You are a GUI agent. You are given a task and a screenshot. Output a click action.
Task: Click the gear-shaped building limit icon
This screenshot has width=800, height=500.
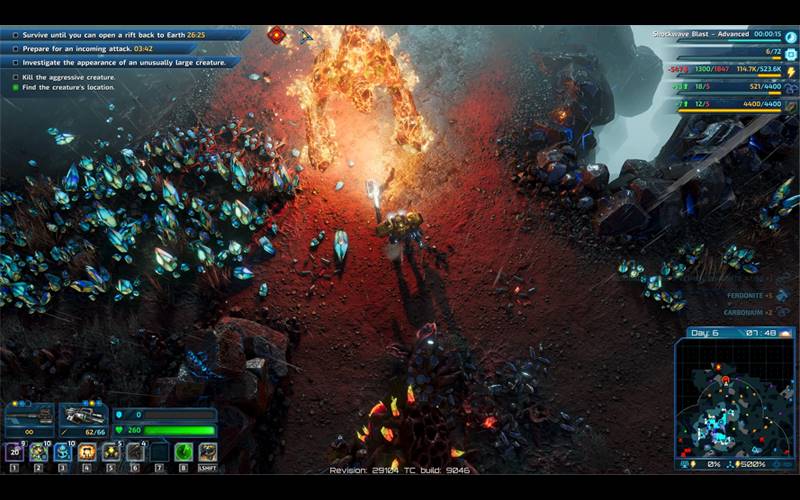point(790,53)
